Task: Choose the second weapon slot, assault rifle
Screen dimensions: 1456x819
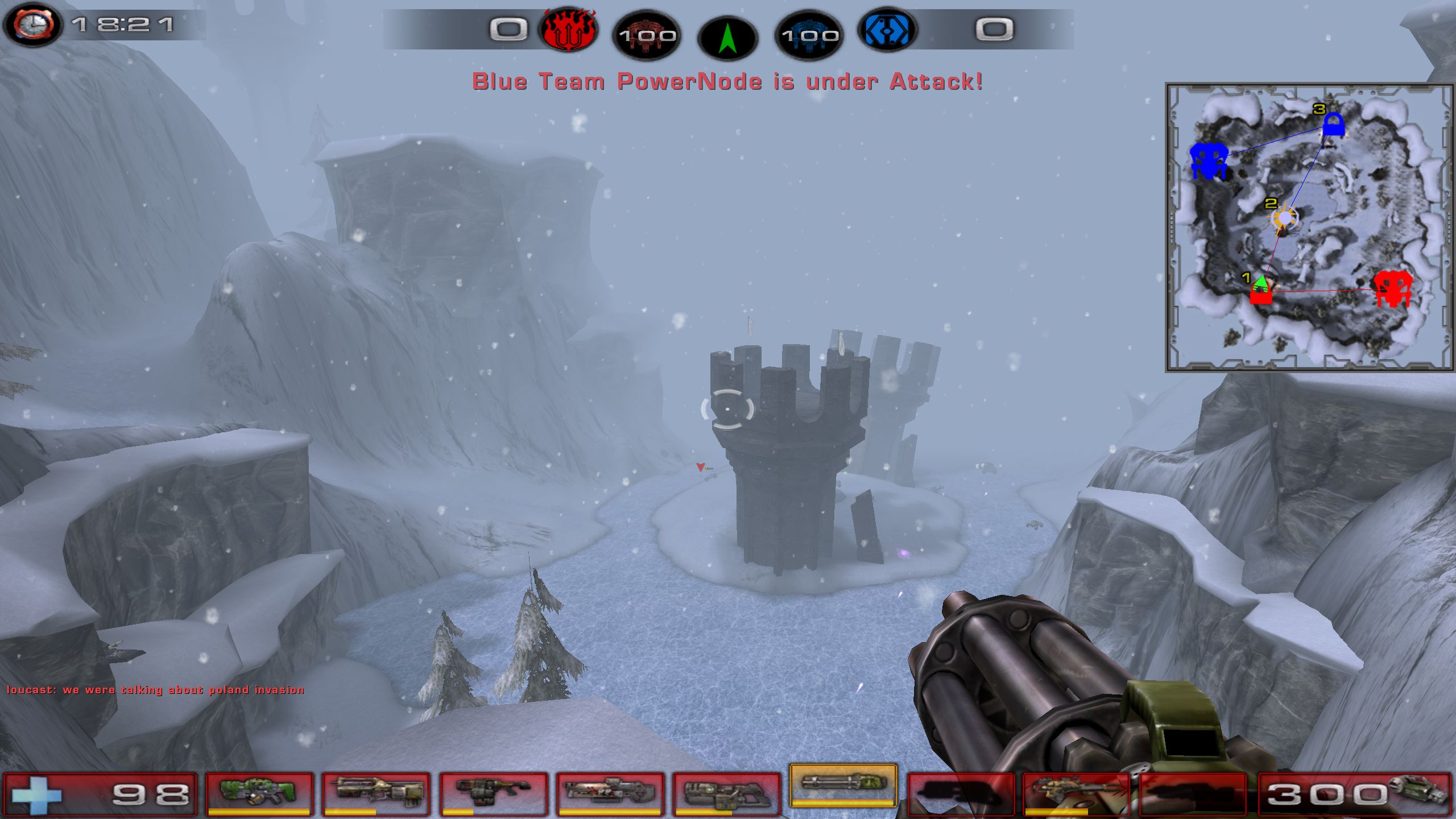Action: click(375, 793)
